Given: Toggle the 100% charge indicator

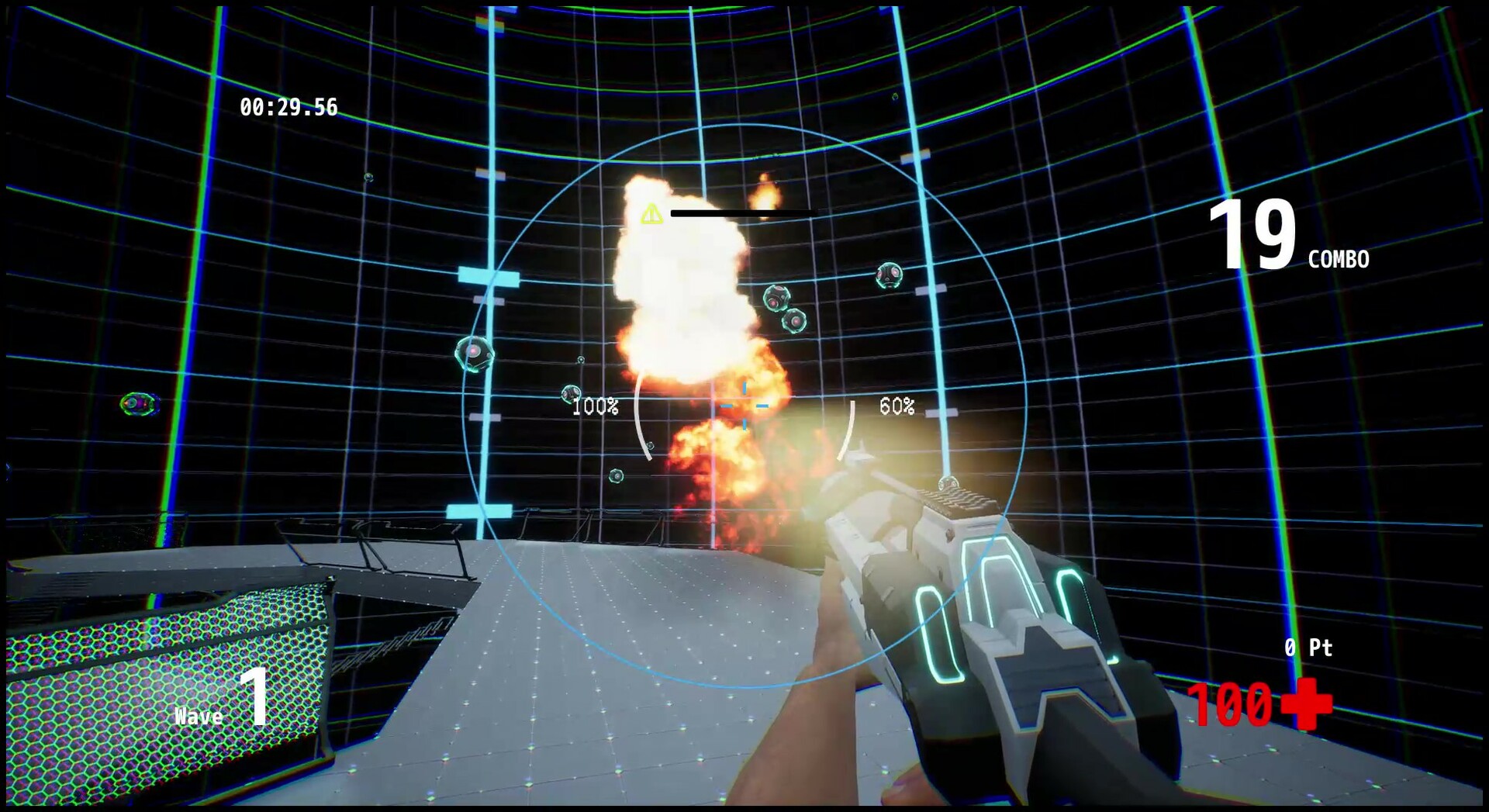Looking at the screenshot, I should coord(597,406).
